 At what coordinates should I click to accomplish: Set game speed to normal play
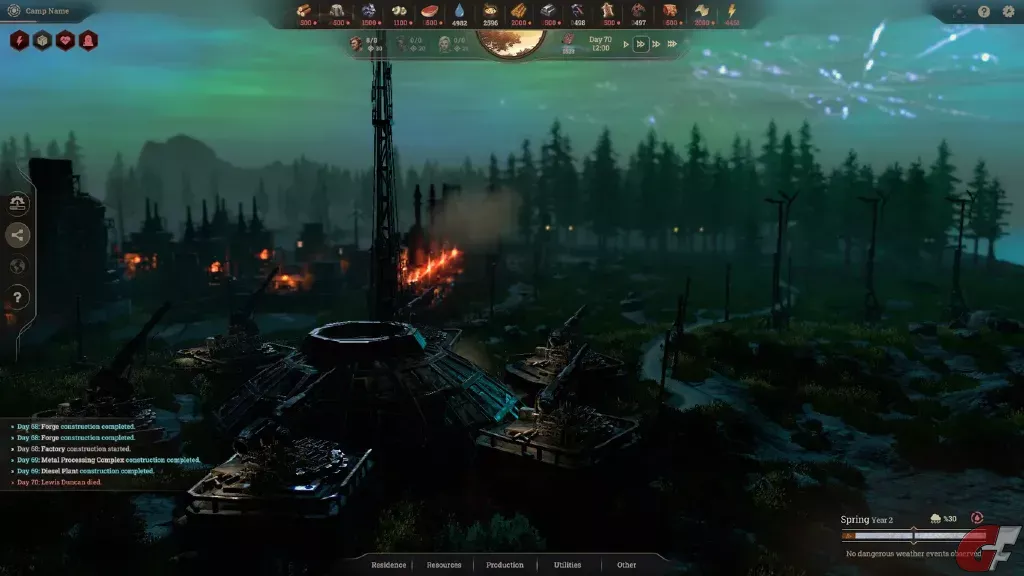click(x=627, y=44)
